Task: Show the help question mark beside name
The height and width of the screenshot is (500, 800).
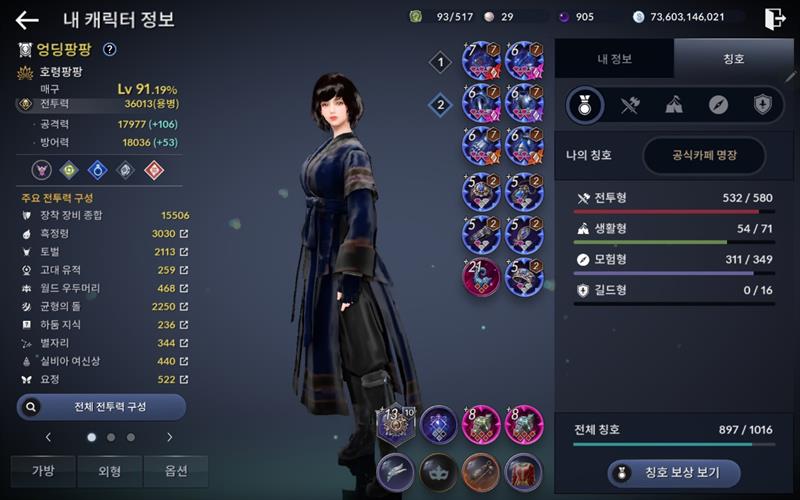Action: pos(110,49)
